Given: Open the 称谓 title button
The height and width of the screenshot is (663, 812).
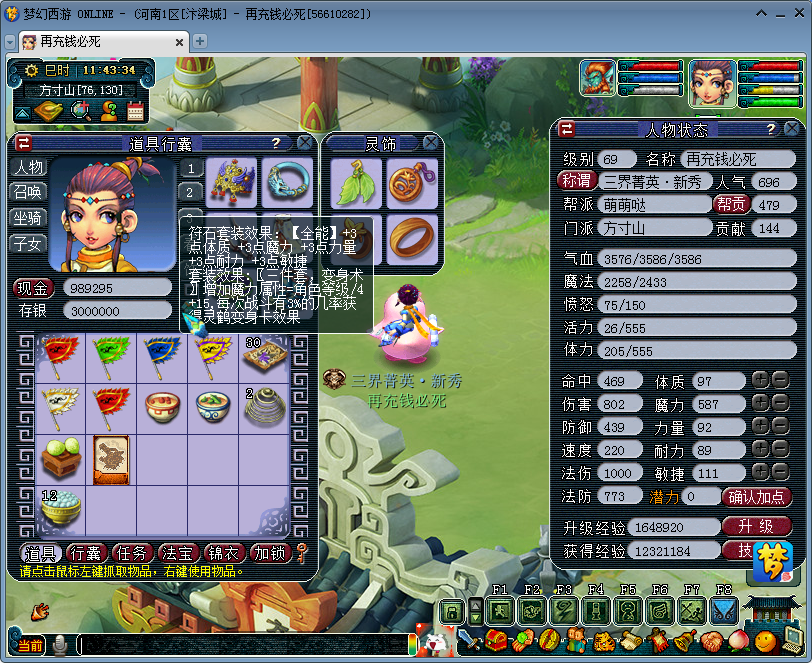Looking at the screenshot, I should pyautogui.click(x=578, y=182).
